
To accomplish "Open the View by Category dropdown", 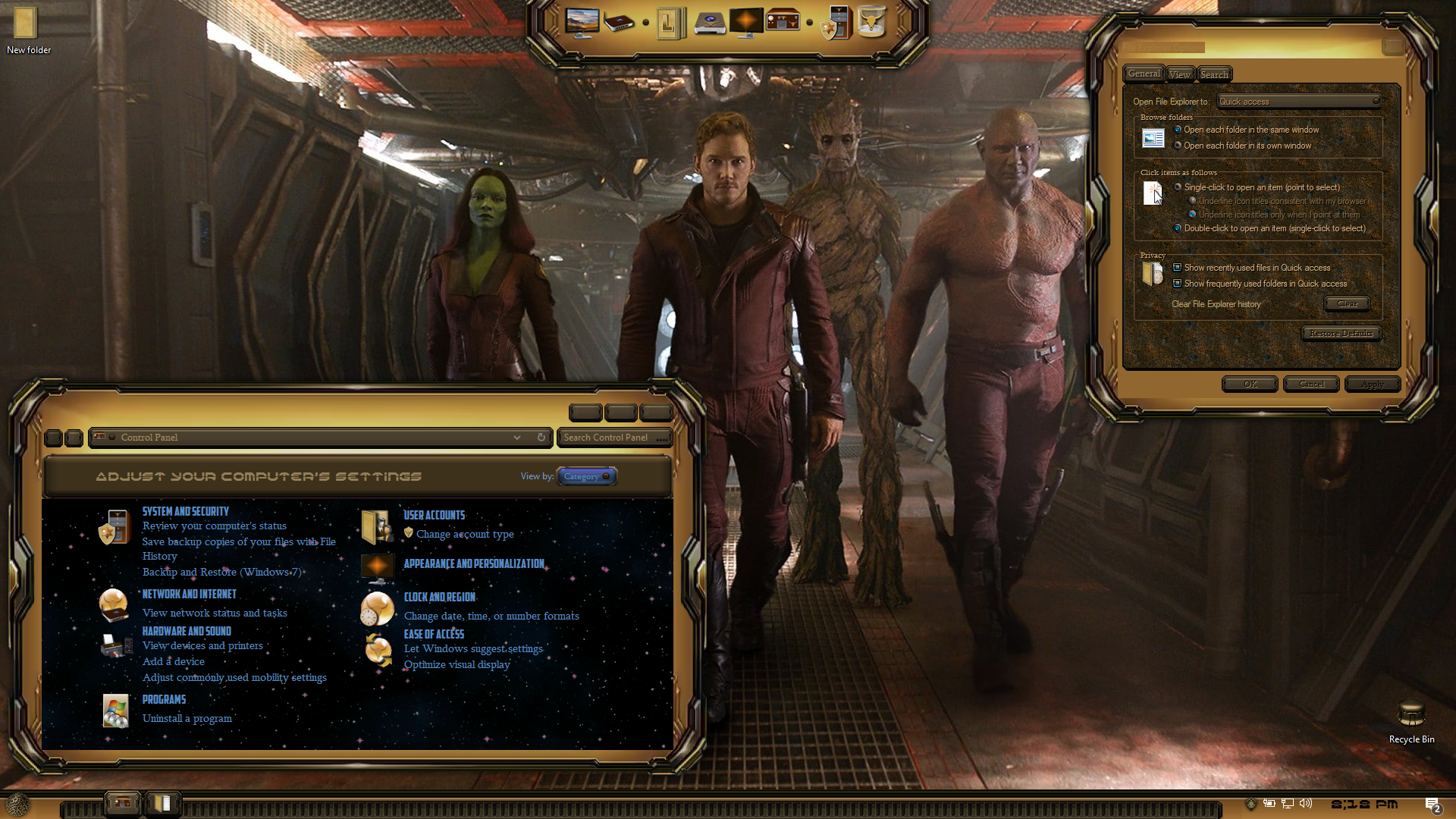I will pyautogui.click(x=586, y=476).
